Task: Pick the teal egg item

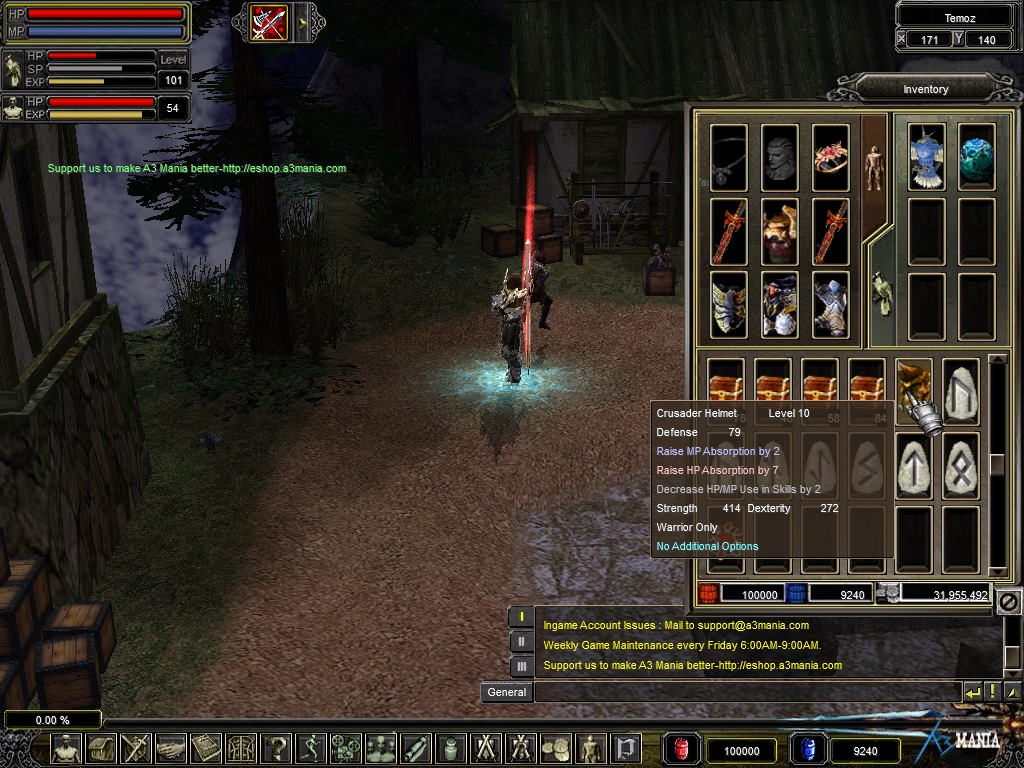Action: [976, 157]
